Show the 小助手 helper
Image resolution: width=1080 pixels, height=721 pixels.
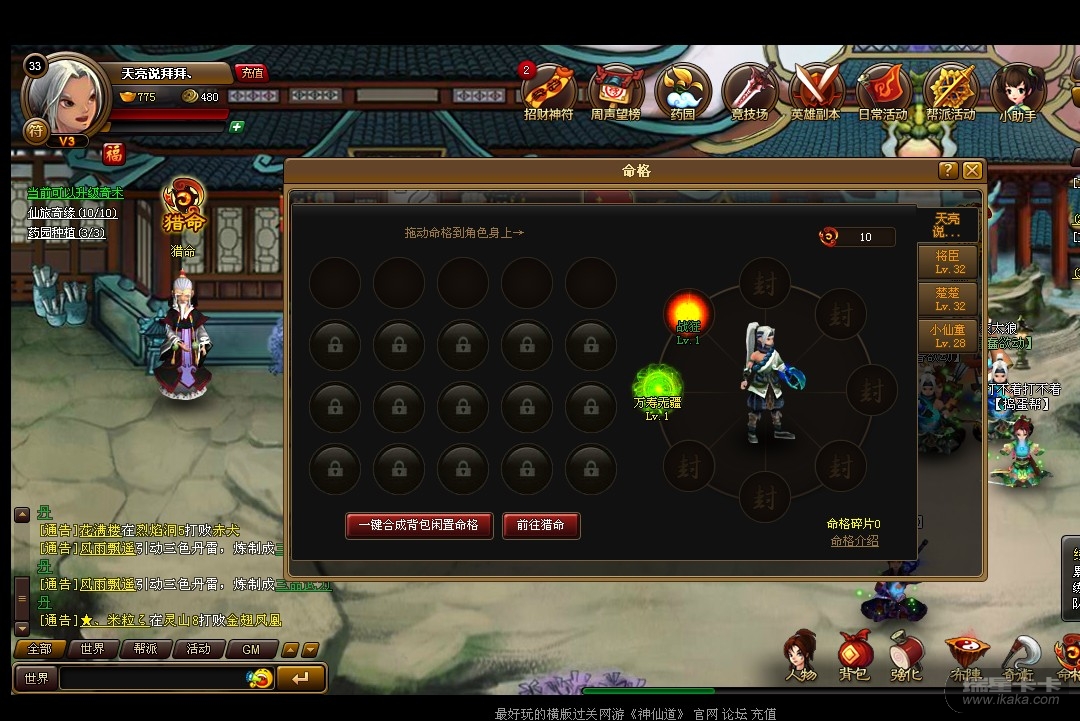(1017, 92)
